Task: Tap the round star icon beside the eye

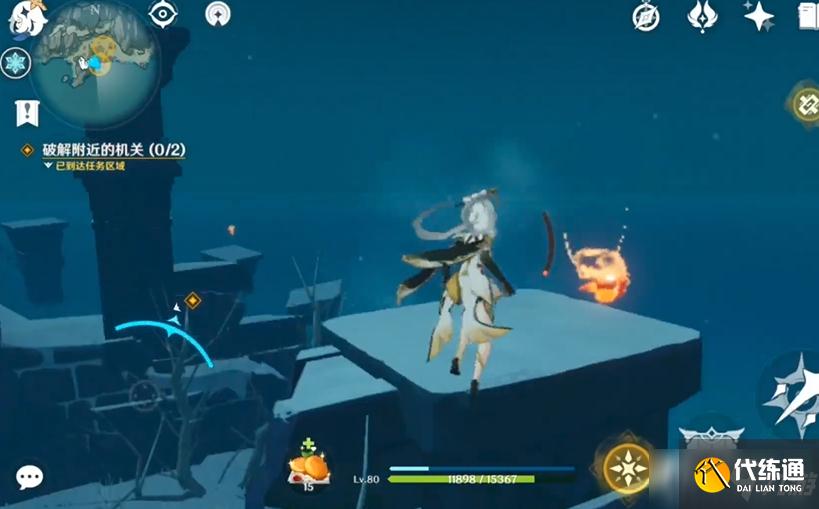Action: (217, 14)
